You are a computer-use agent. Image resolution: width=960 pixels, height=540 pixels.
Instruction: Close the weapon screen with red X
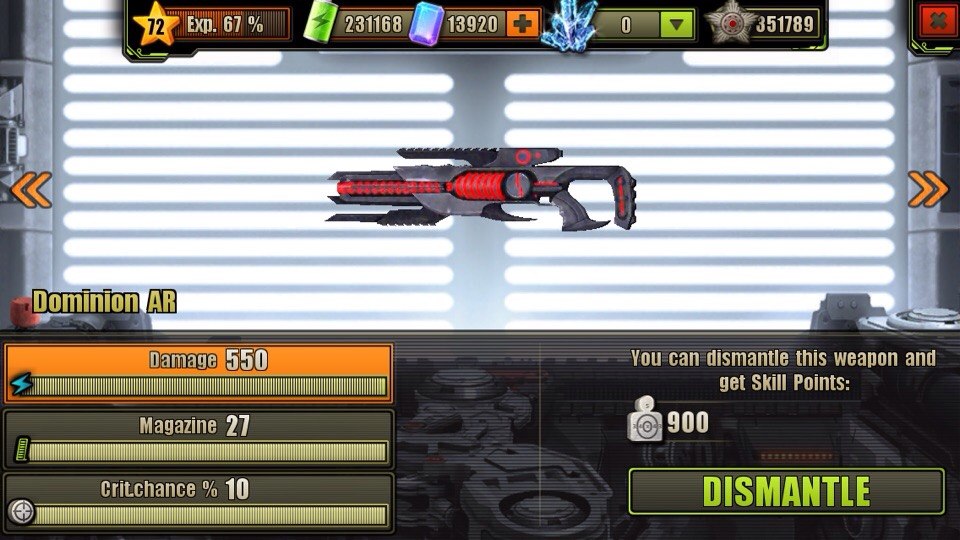tap(937, 22)
